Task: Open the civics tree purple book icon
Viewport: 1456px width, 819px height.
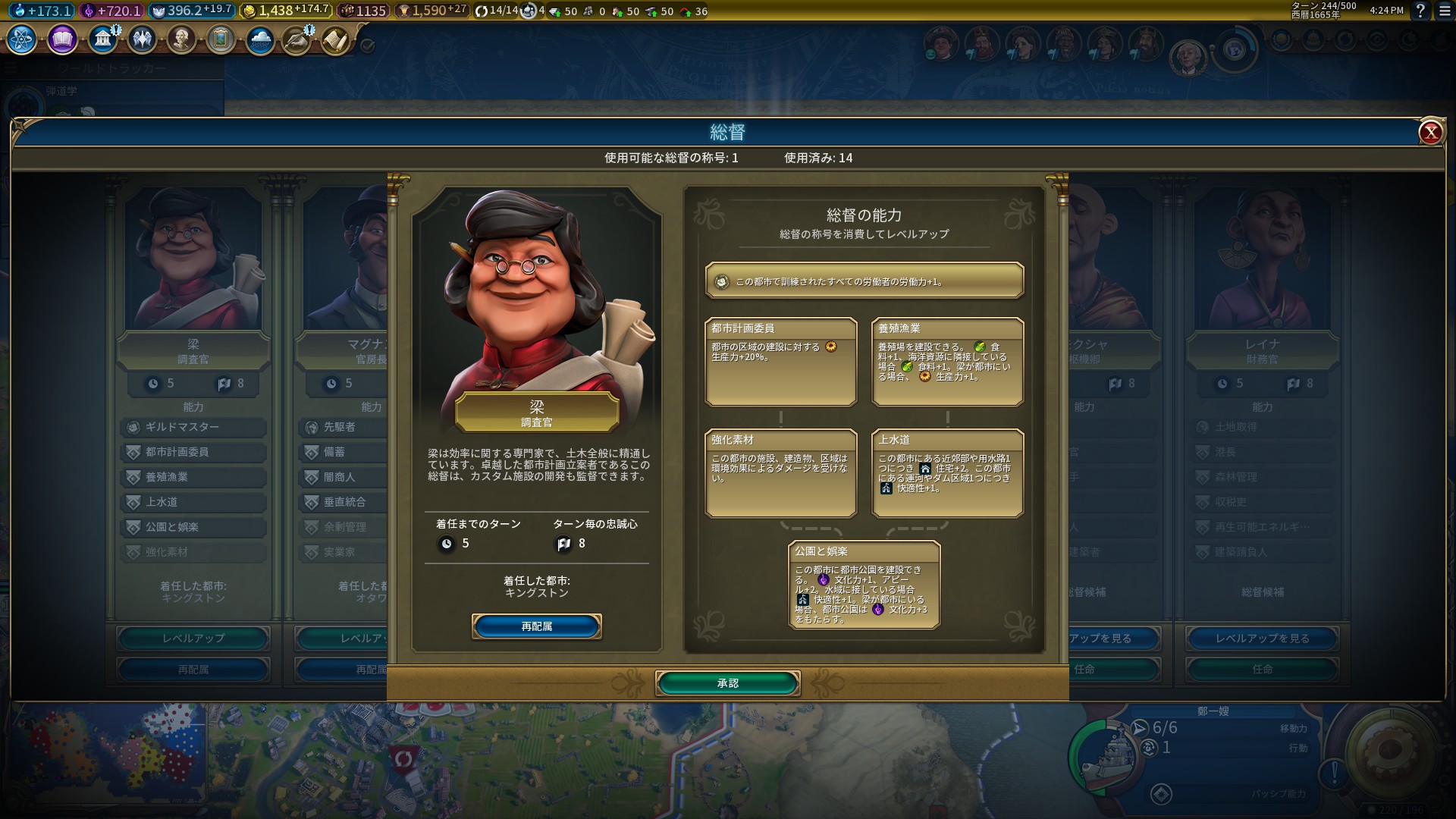Action: click(62, 39)
